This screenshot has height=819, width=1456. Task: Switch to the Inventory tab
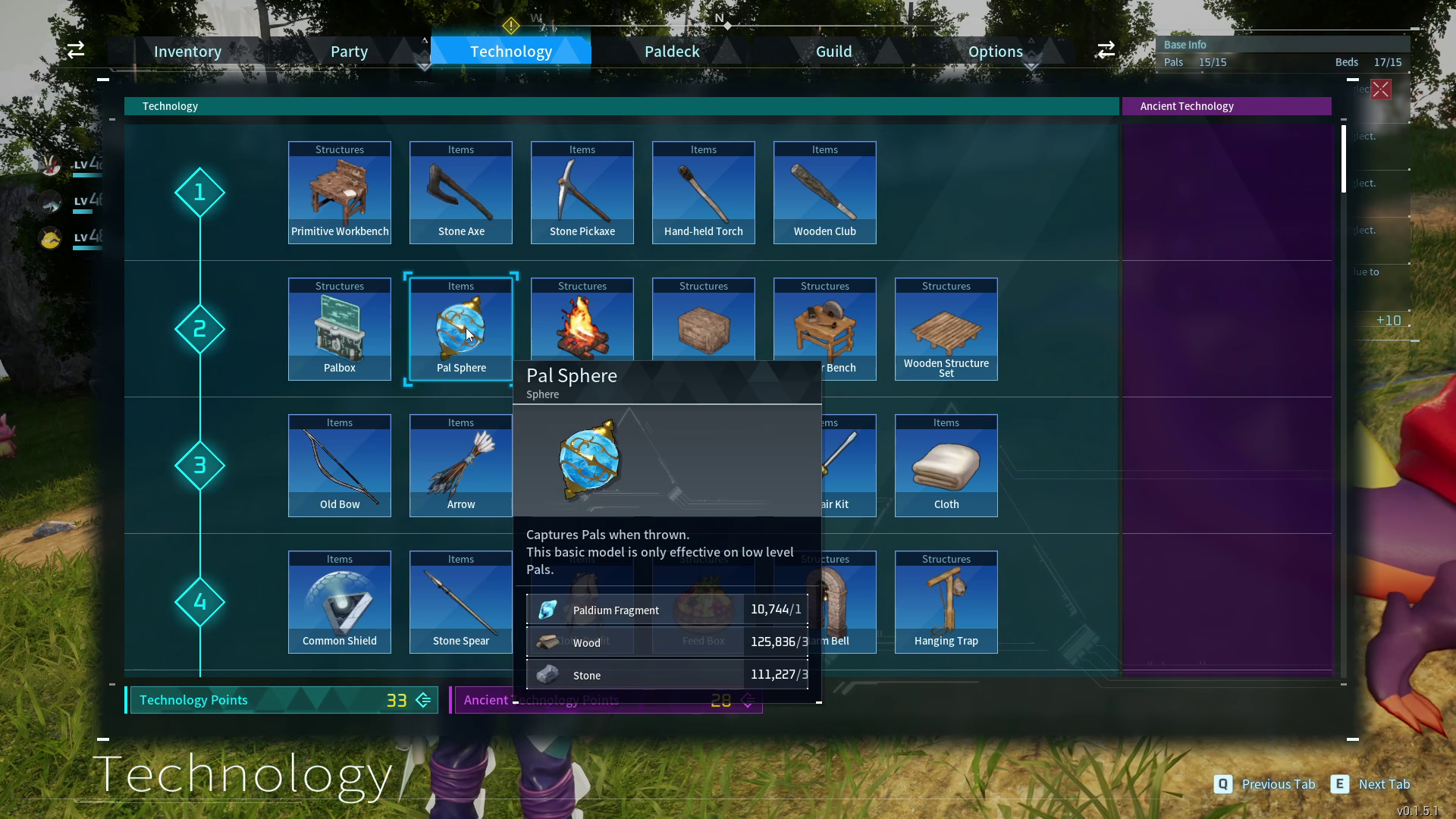pyautogui.click(x=187, y=52)
